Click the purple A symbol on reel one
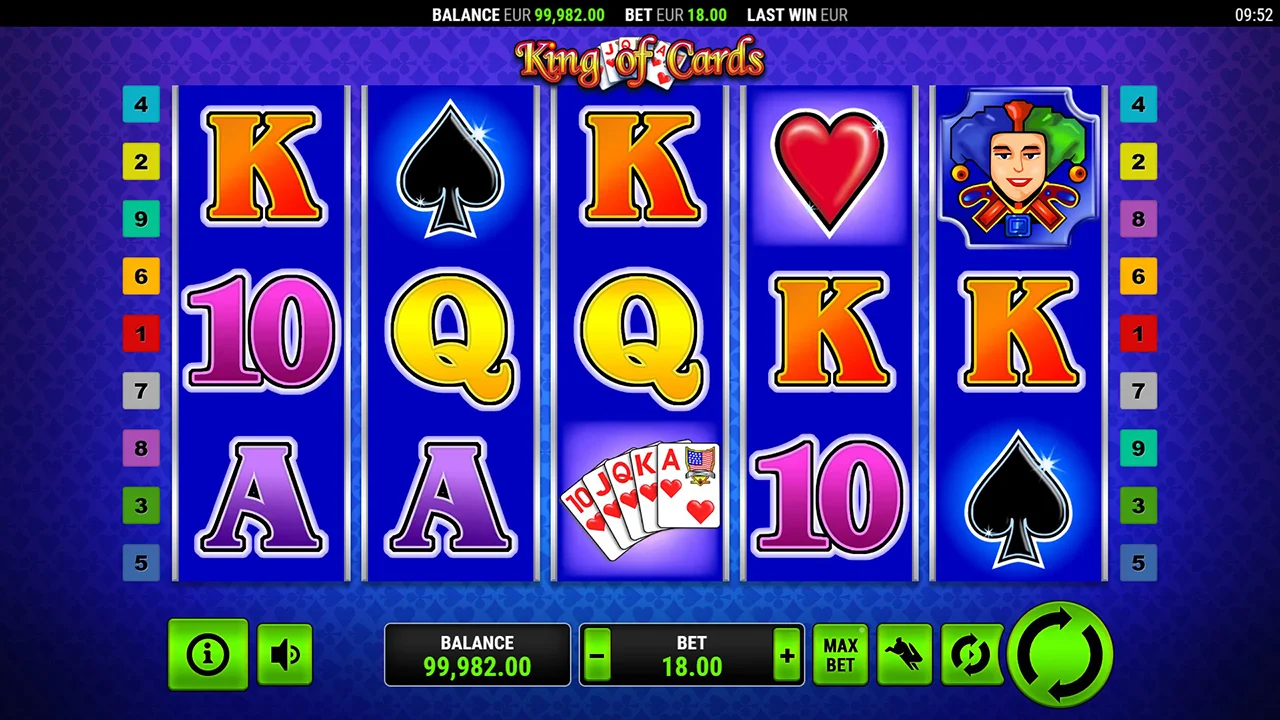The height and width of the screenshot is (720, 1280). [262, 497]
